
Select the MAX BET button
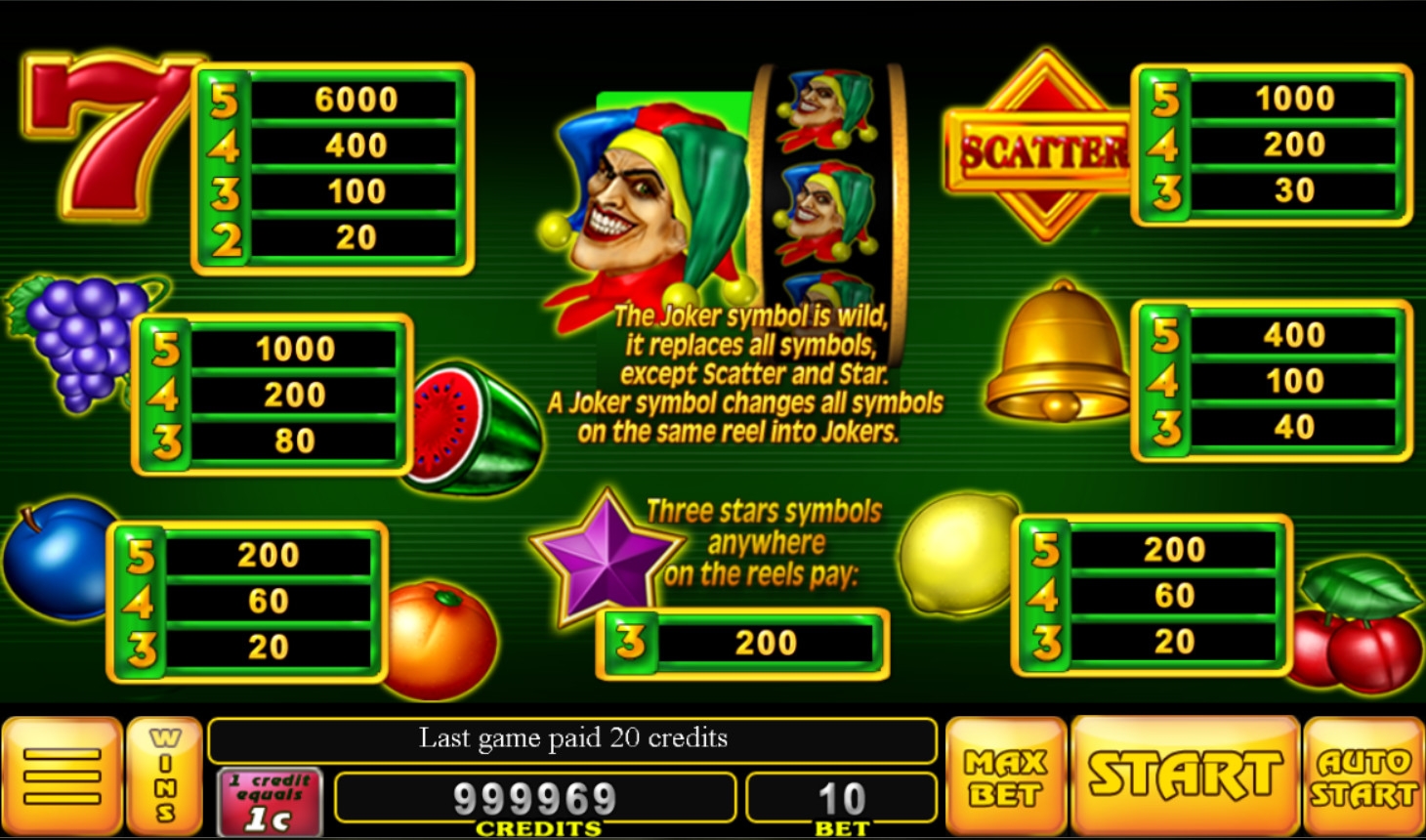coord(1005,777)
